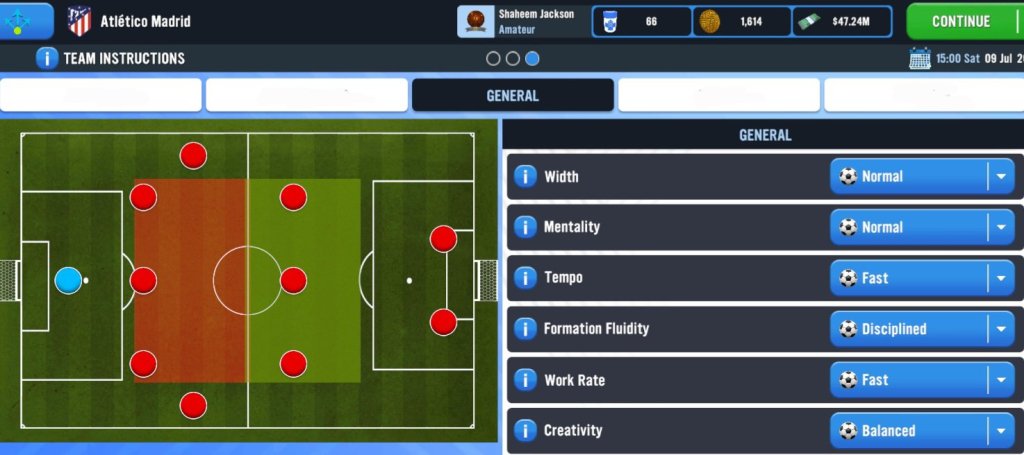The height and width of the screenshot is (455, 1024).
Task: Select the General tab
Action: click(512, 96)
